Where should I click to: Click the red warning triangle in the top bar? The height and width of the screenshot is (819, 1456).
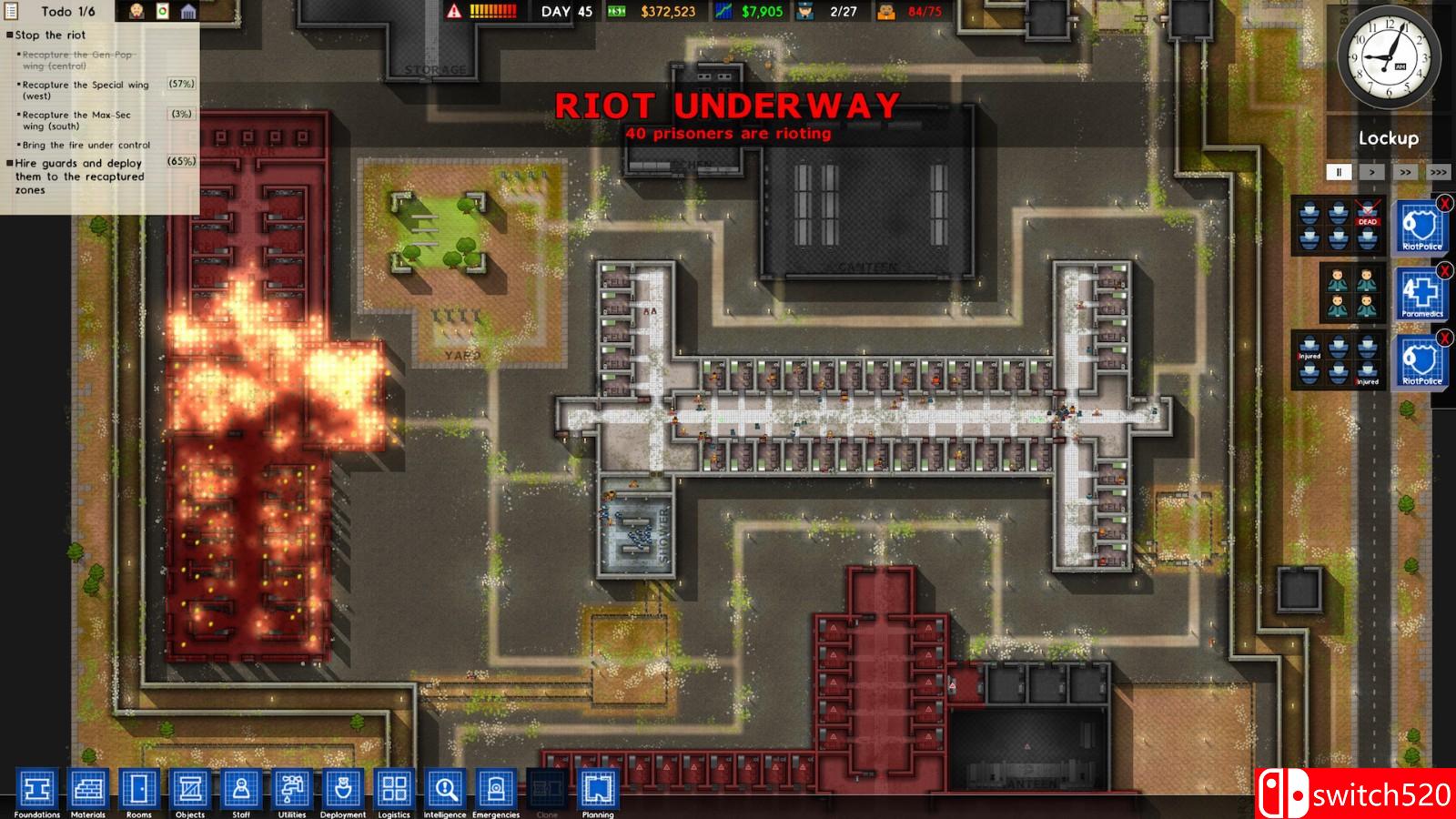pos(453,12)
